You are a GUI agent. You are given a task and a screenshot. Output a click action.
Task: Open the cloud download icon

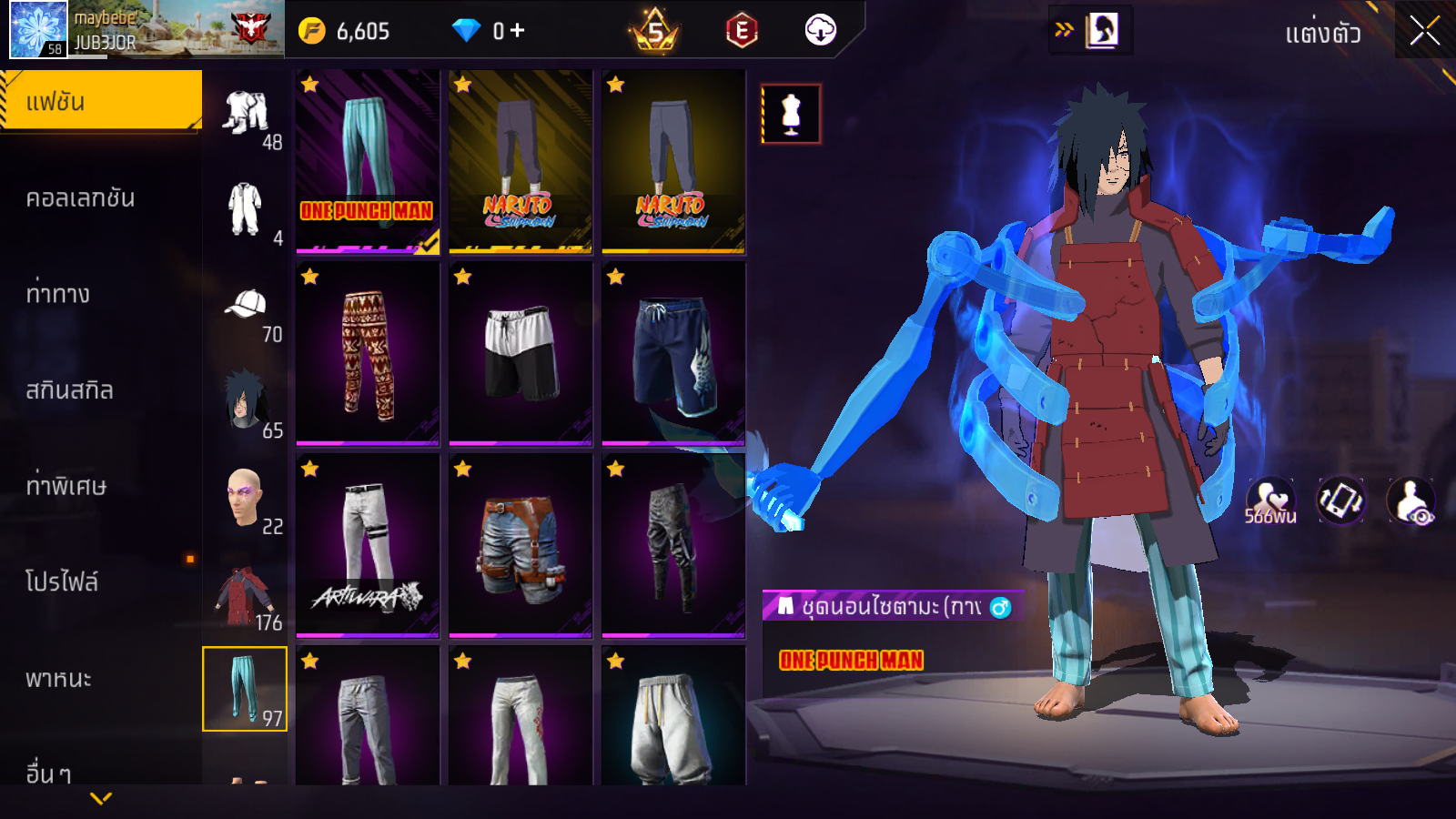(820, 31)
